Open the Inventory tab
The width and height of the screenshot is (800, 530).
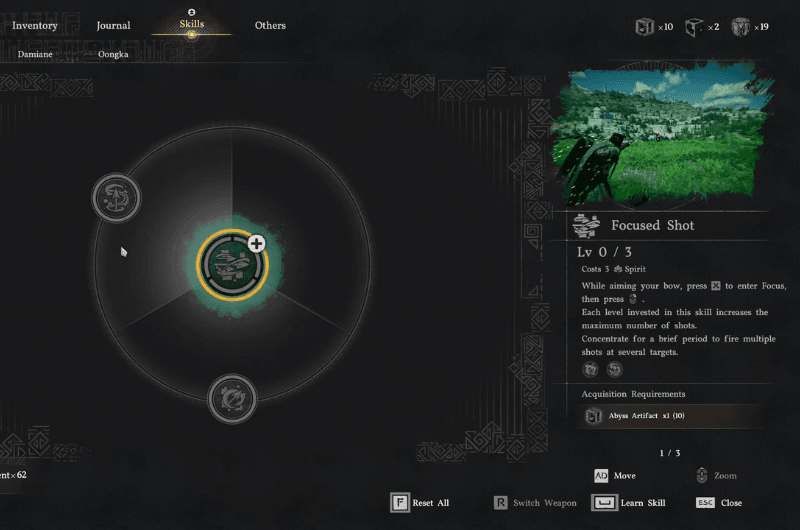point(35,26)
